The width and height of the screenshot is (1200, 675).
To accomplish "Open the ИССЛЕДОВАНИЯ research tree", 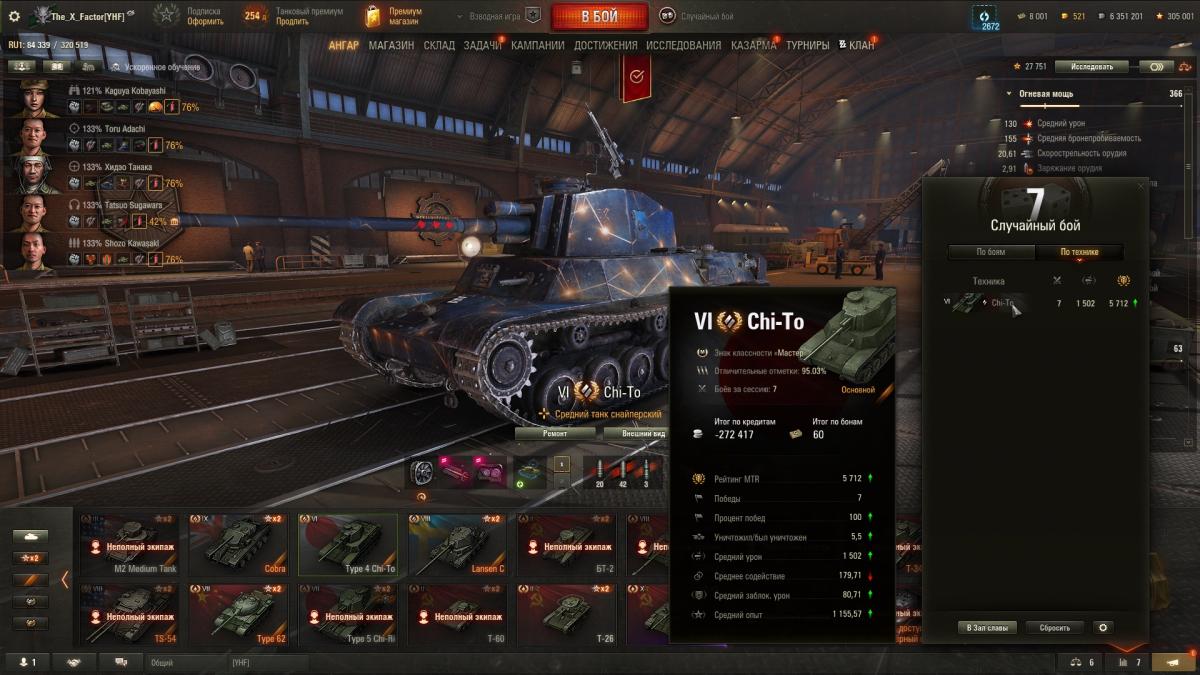I will pos(683,45).
